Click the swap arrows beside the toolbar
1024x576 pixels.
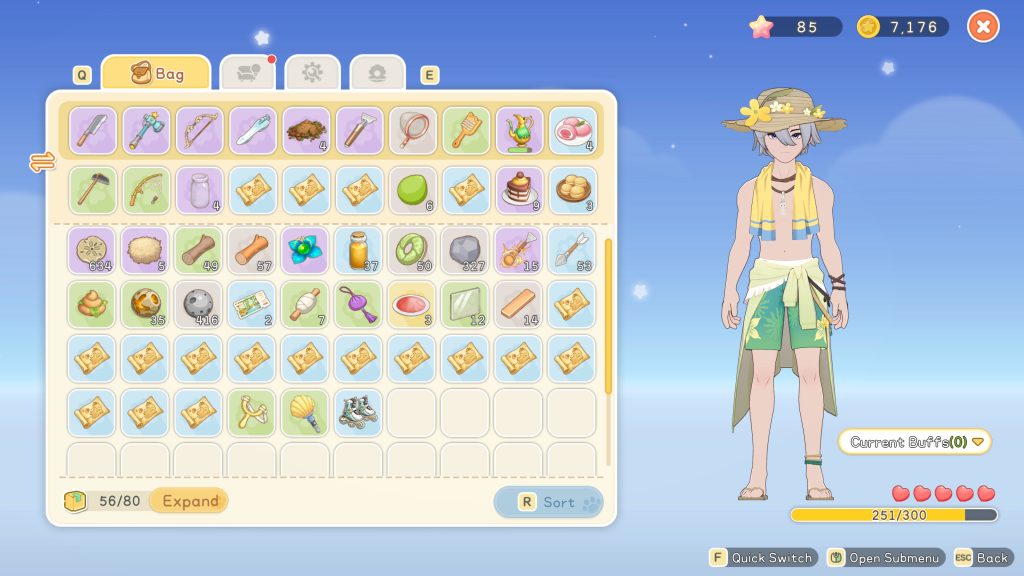pyautogui.click(x=43, y=161)
